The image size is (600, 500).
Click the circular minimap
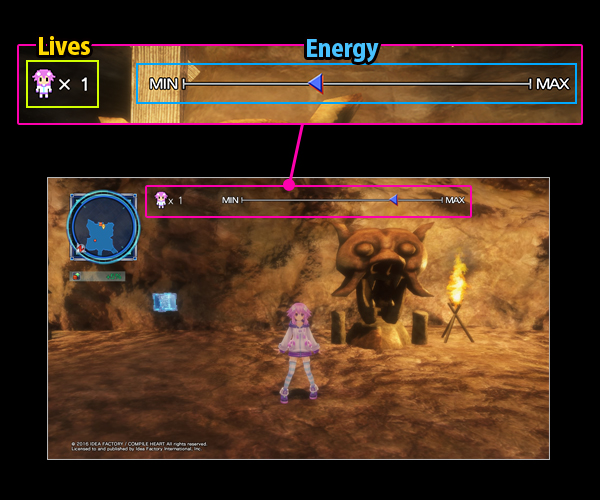103,226
